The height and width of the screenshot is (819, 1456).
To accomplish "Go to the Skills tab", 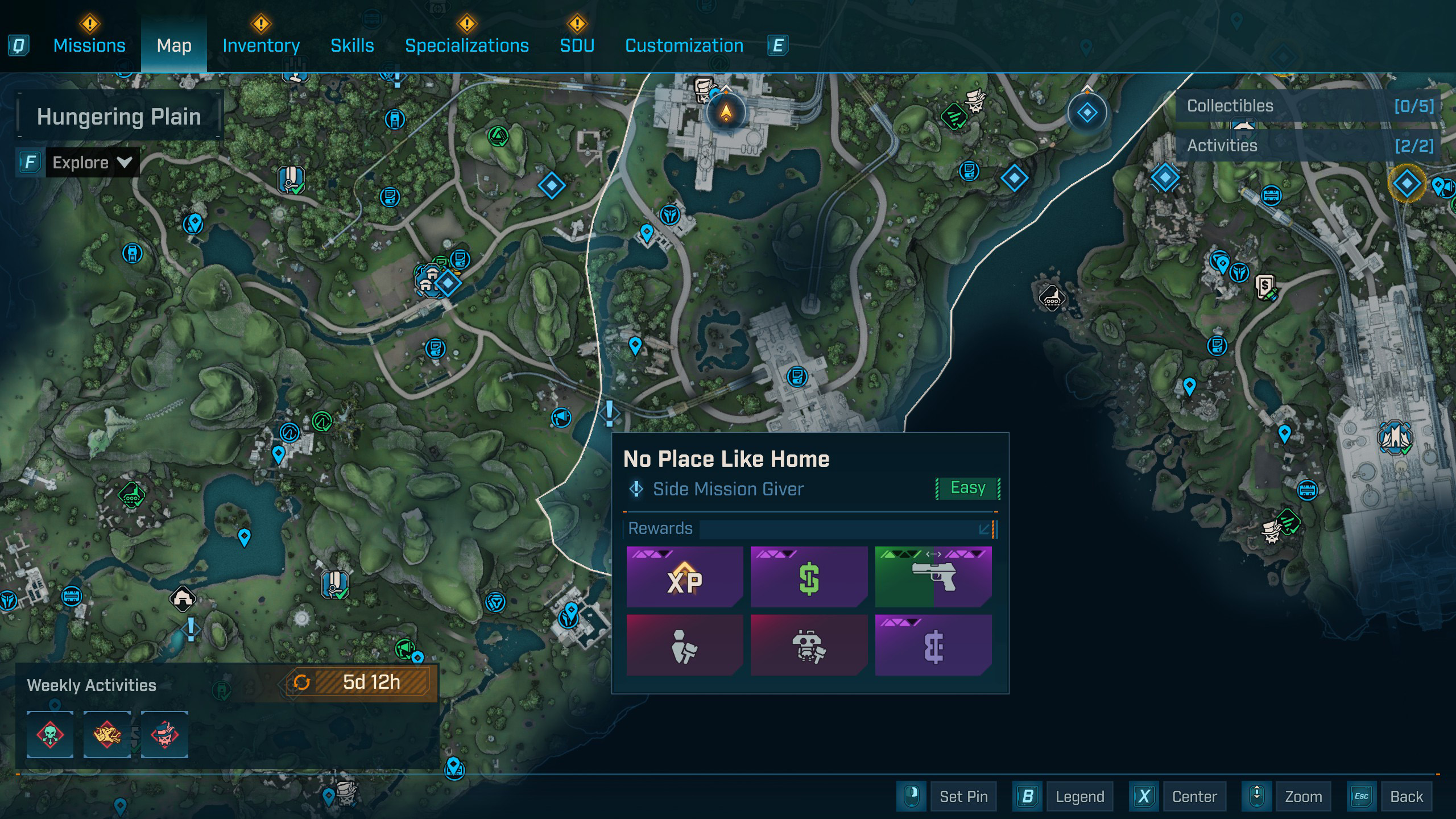I will tap(352, 45).
